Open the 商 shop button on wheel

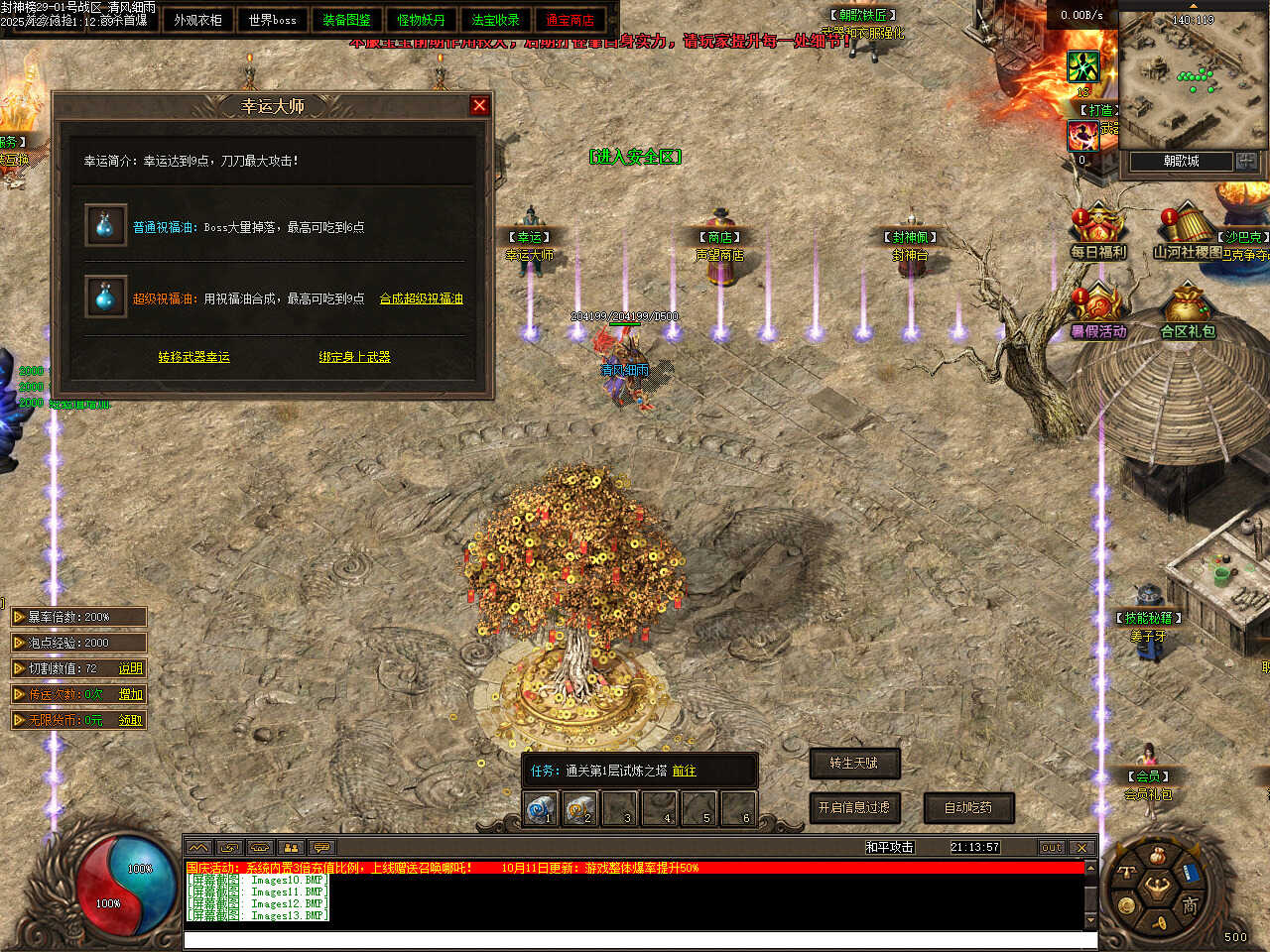click(1189, 904)
